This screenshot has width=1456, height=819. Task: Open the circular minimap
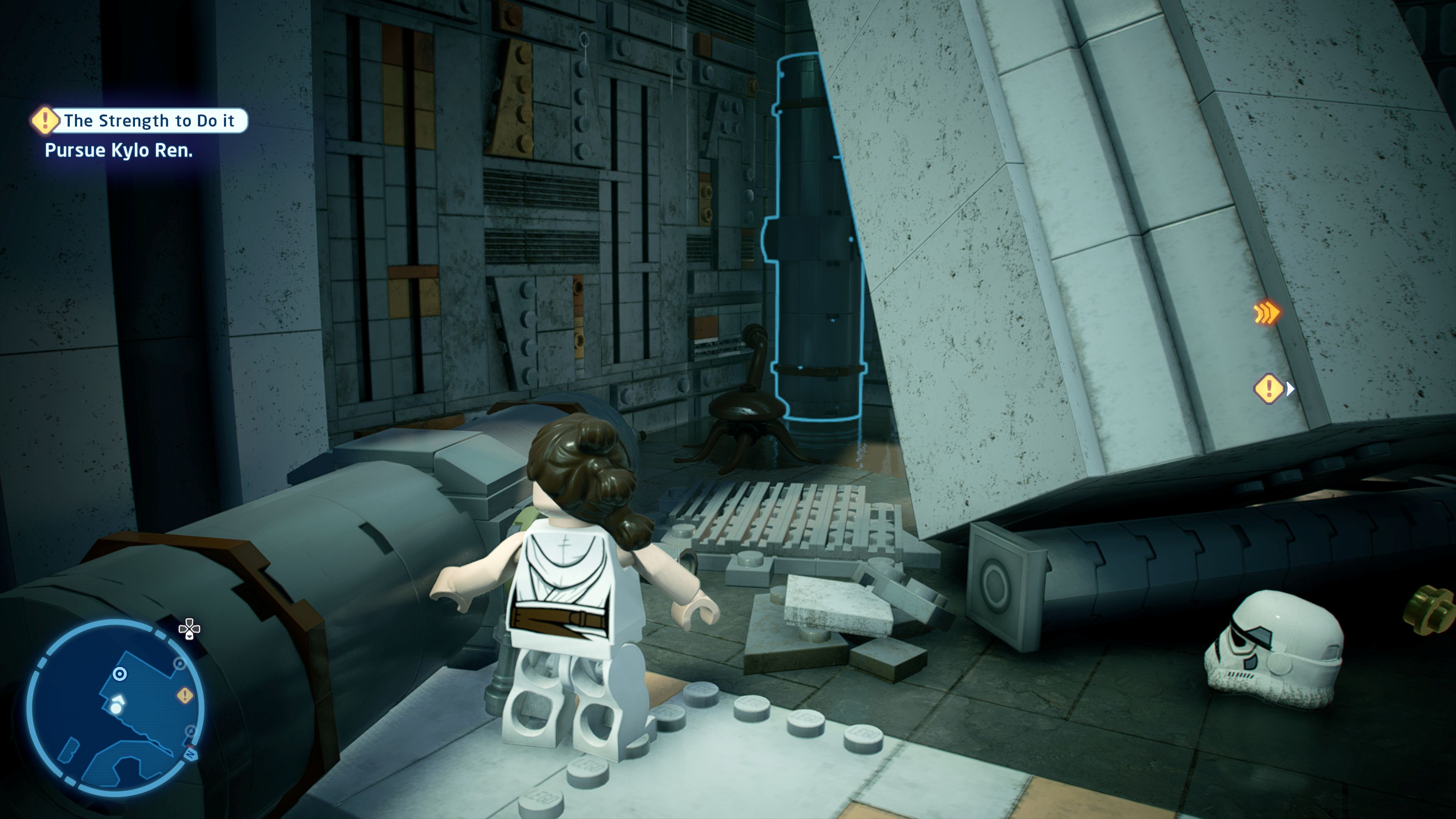[115, 707]
